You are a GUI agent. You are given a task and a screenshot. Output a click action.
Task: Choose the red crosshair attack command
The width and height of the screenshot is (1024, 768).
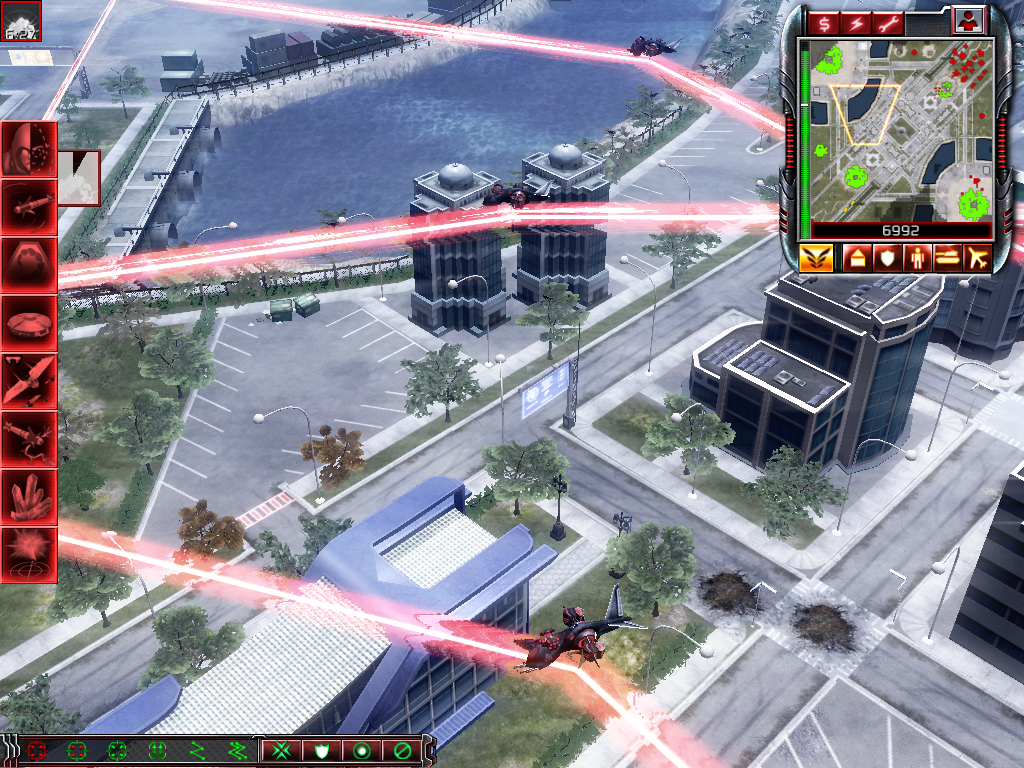point(38,749)
